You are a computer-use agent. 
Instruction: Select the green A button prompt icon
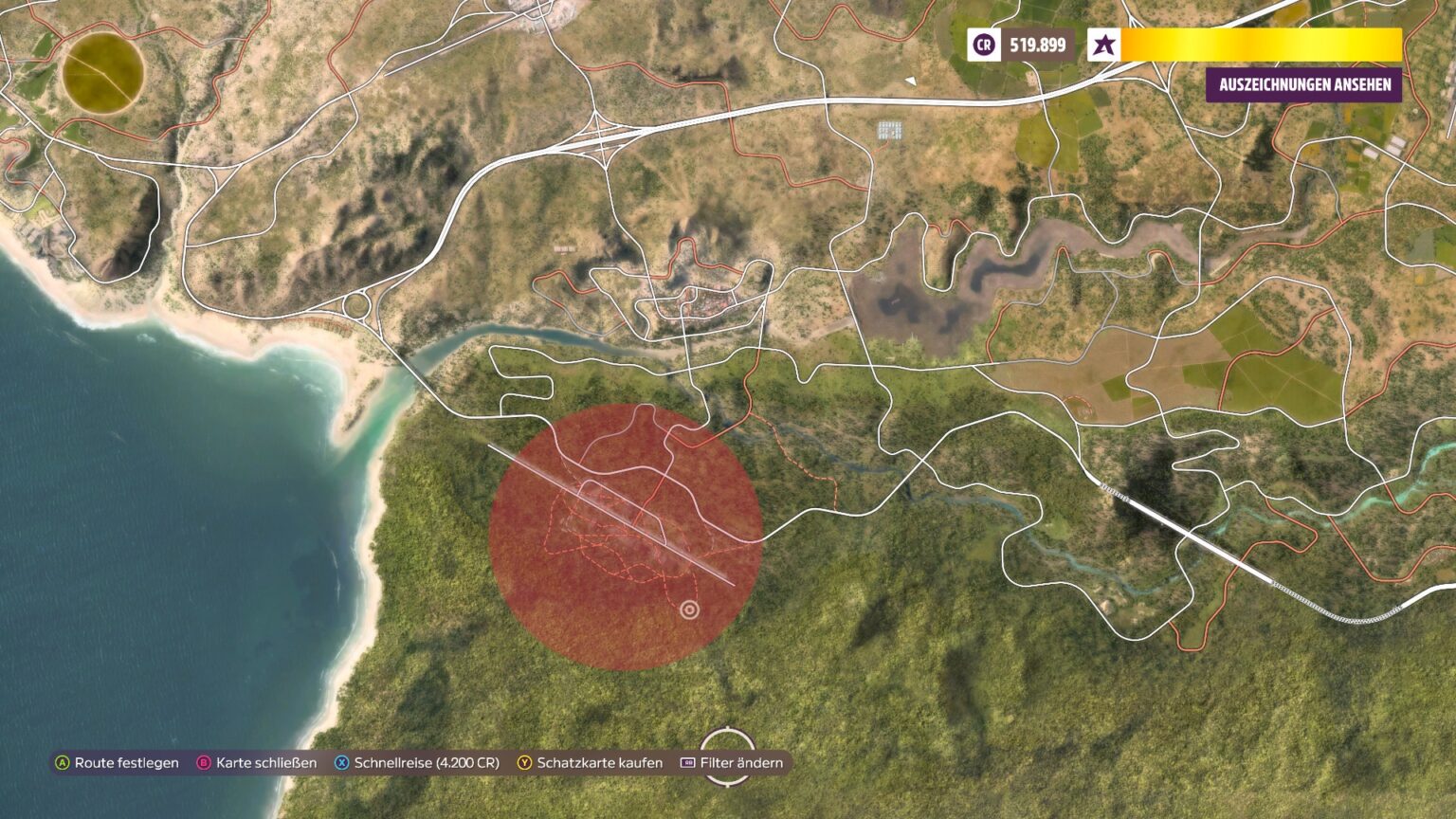[62, 761]
